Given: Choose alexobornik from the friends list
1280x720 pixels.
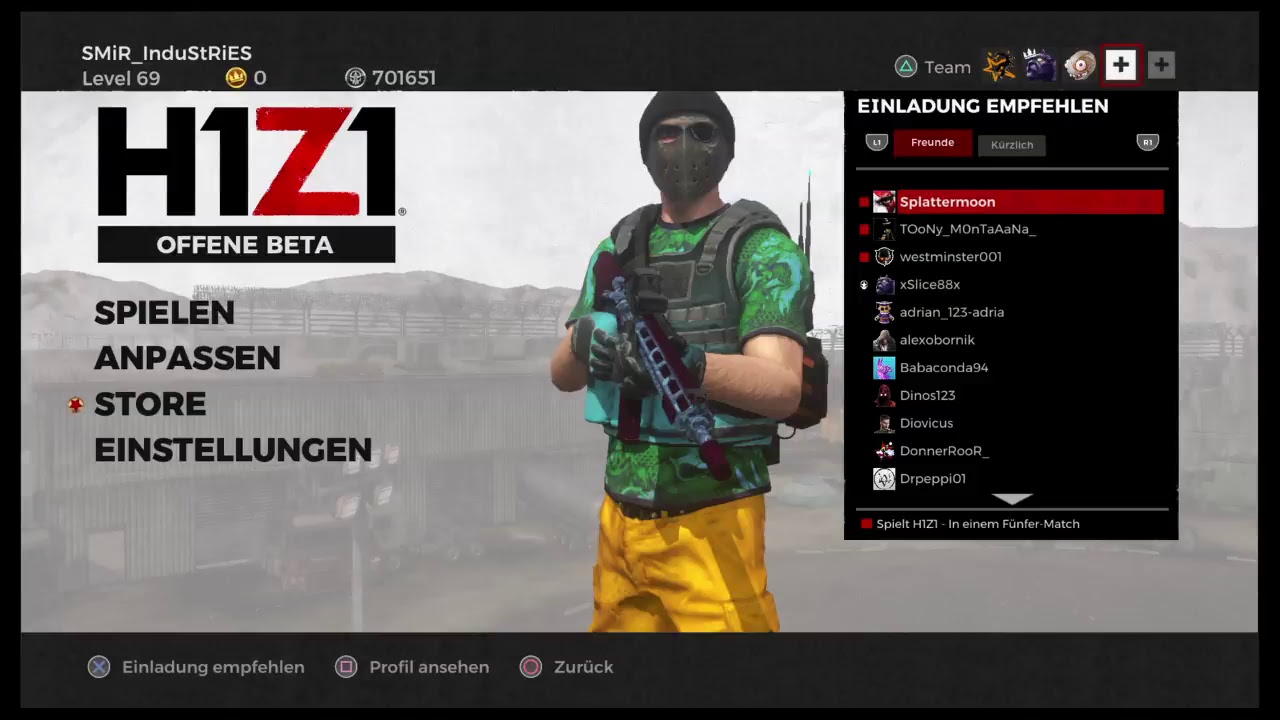Looking at the screenshot, I should 937,340.
